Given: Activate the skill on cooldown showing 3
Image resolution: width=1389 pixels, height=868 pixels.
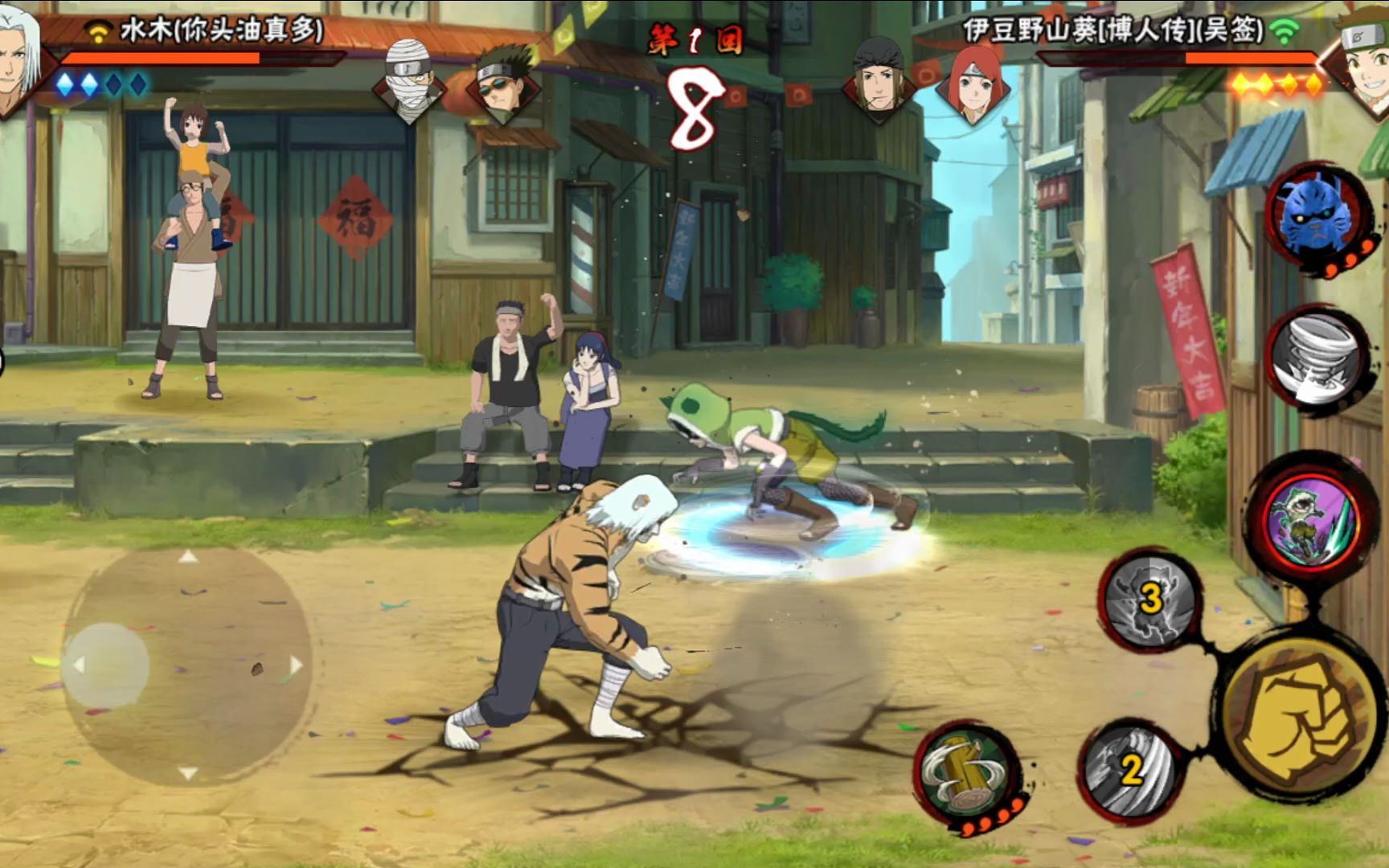Looking at the screenshot, I should pyautogui.click(x=1150, y=598).
